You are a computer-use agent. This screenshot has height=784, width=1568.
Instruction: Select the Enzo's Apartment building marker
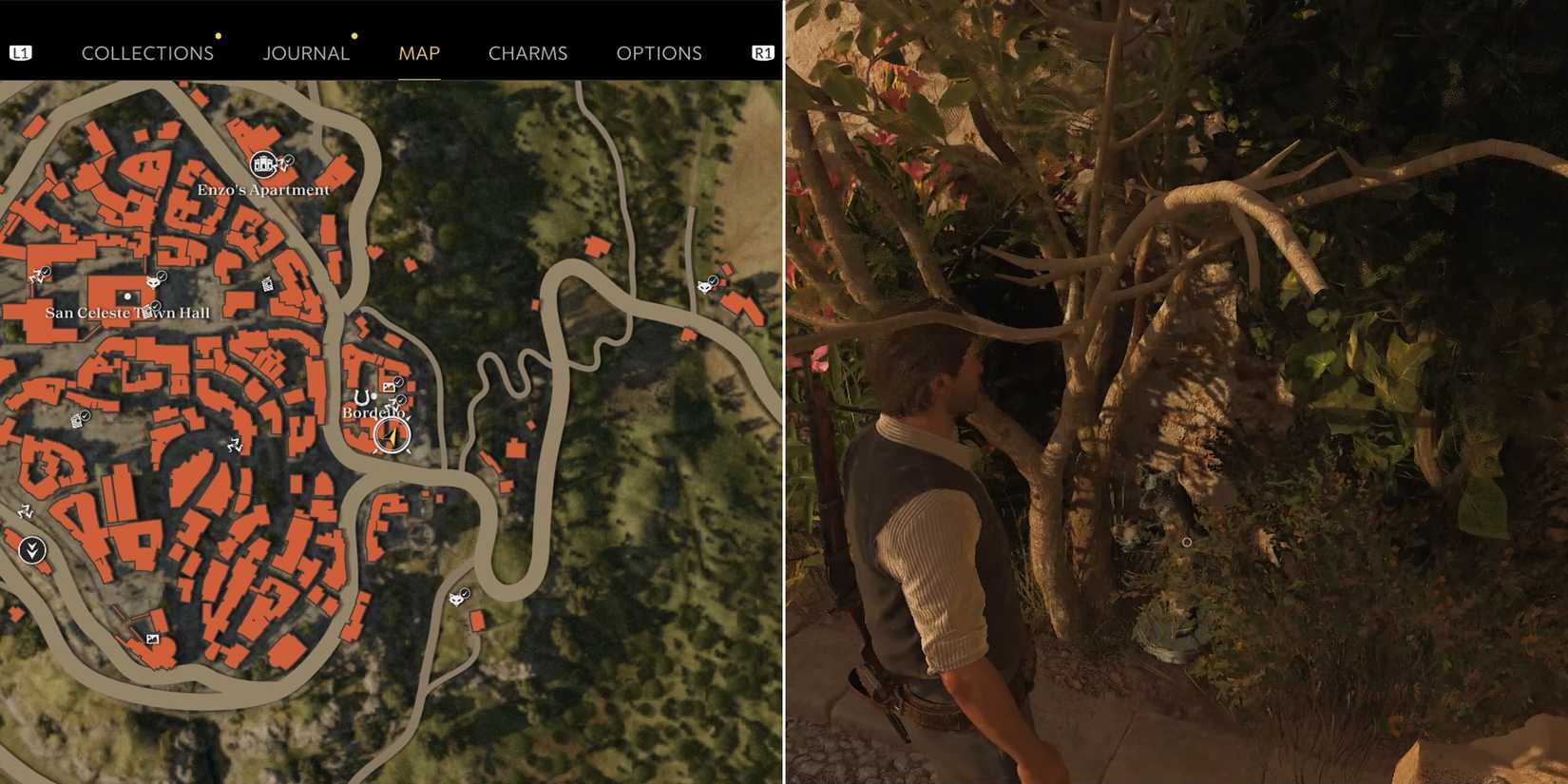(262, 163)
